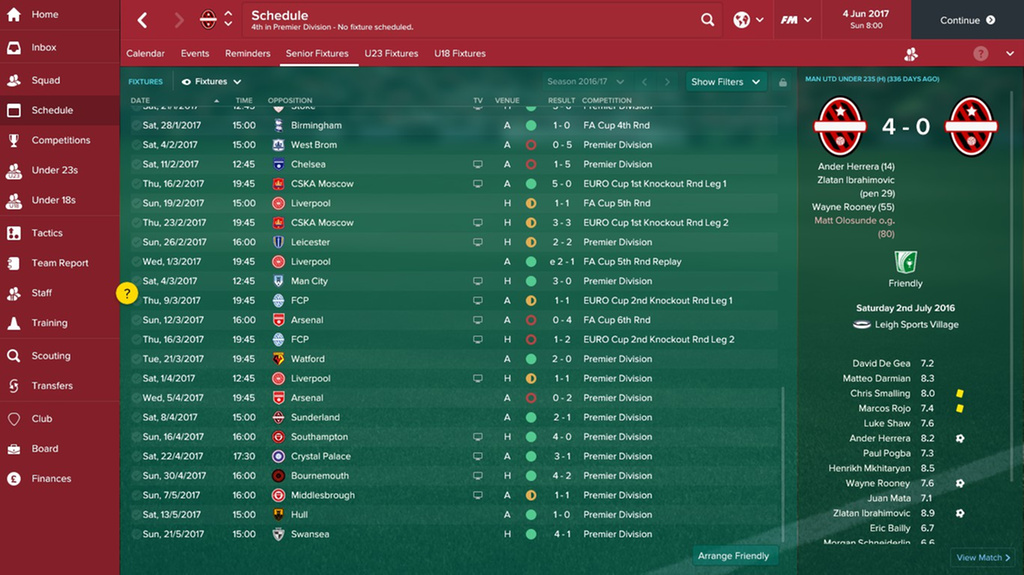Click the Arrange Friendly button
This screenshot has height=575, width=1024.
[x=734, y=556]
